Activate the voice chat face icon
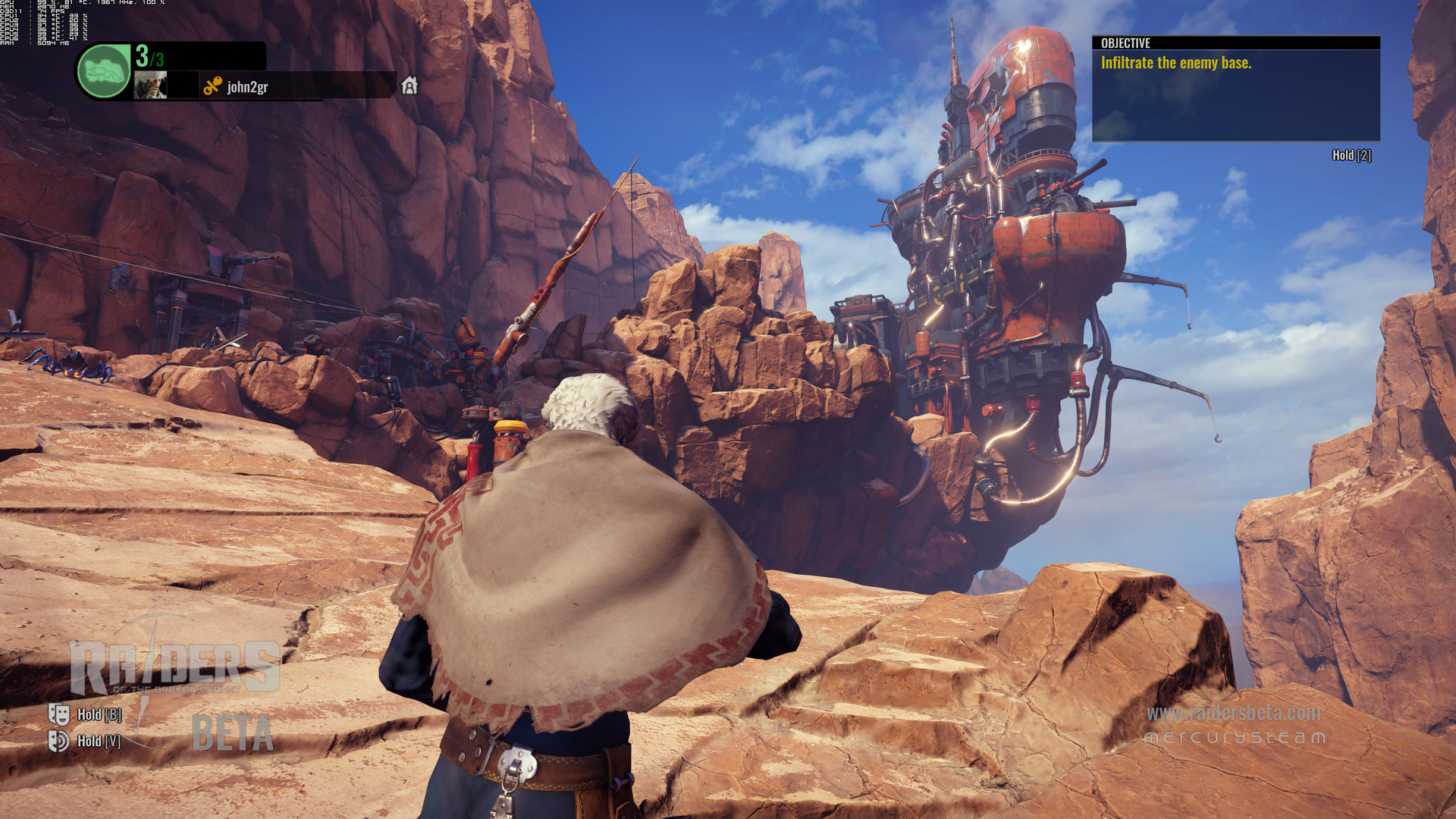 pos(58,740)
